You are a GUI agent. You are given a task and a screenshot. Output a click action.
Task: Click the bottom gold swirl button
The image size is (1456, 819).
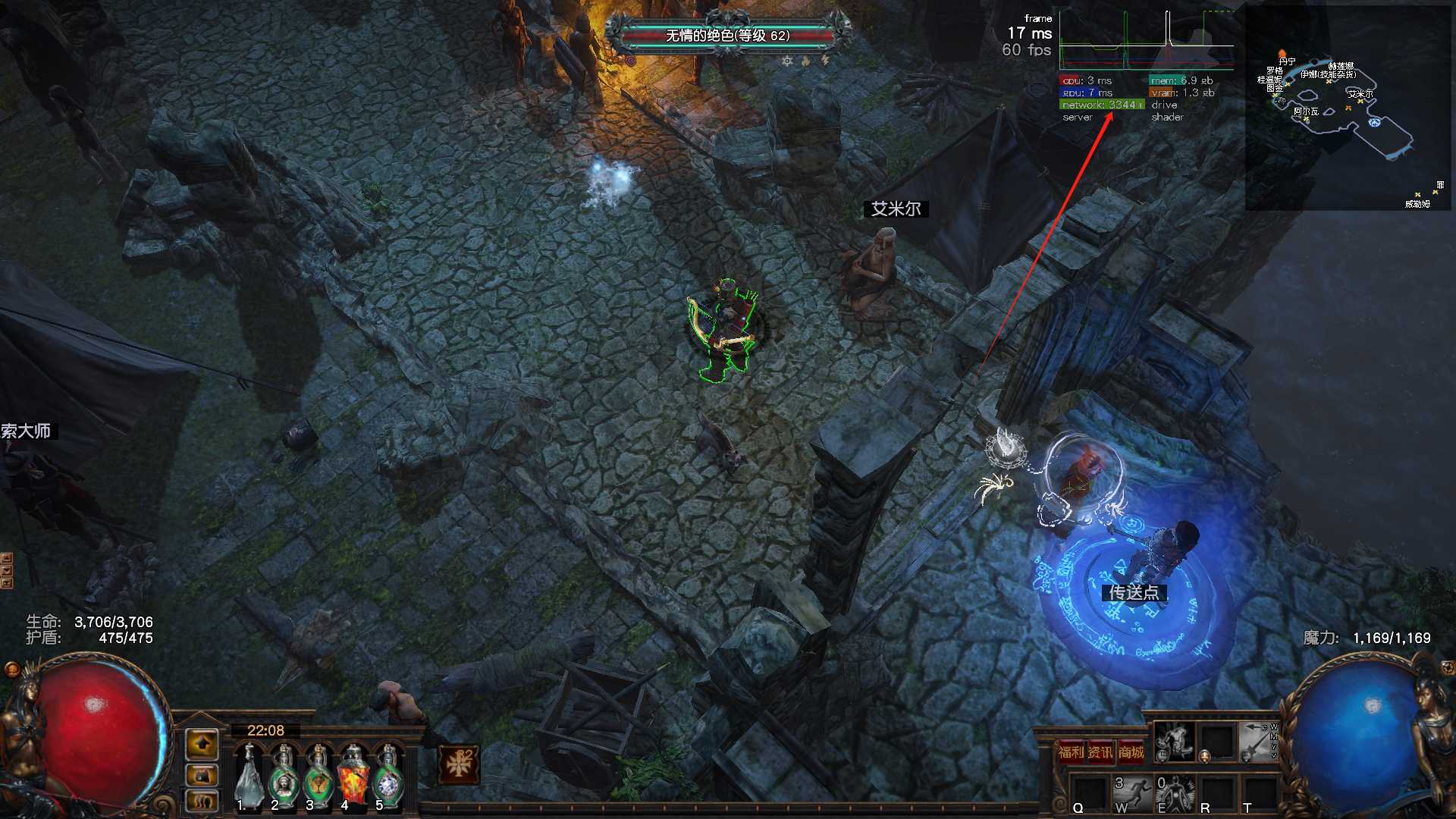point(202,801)
